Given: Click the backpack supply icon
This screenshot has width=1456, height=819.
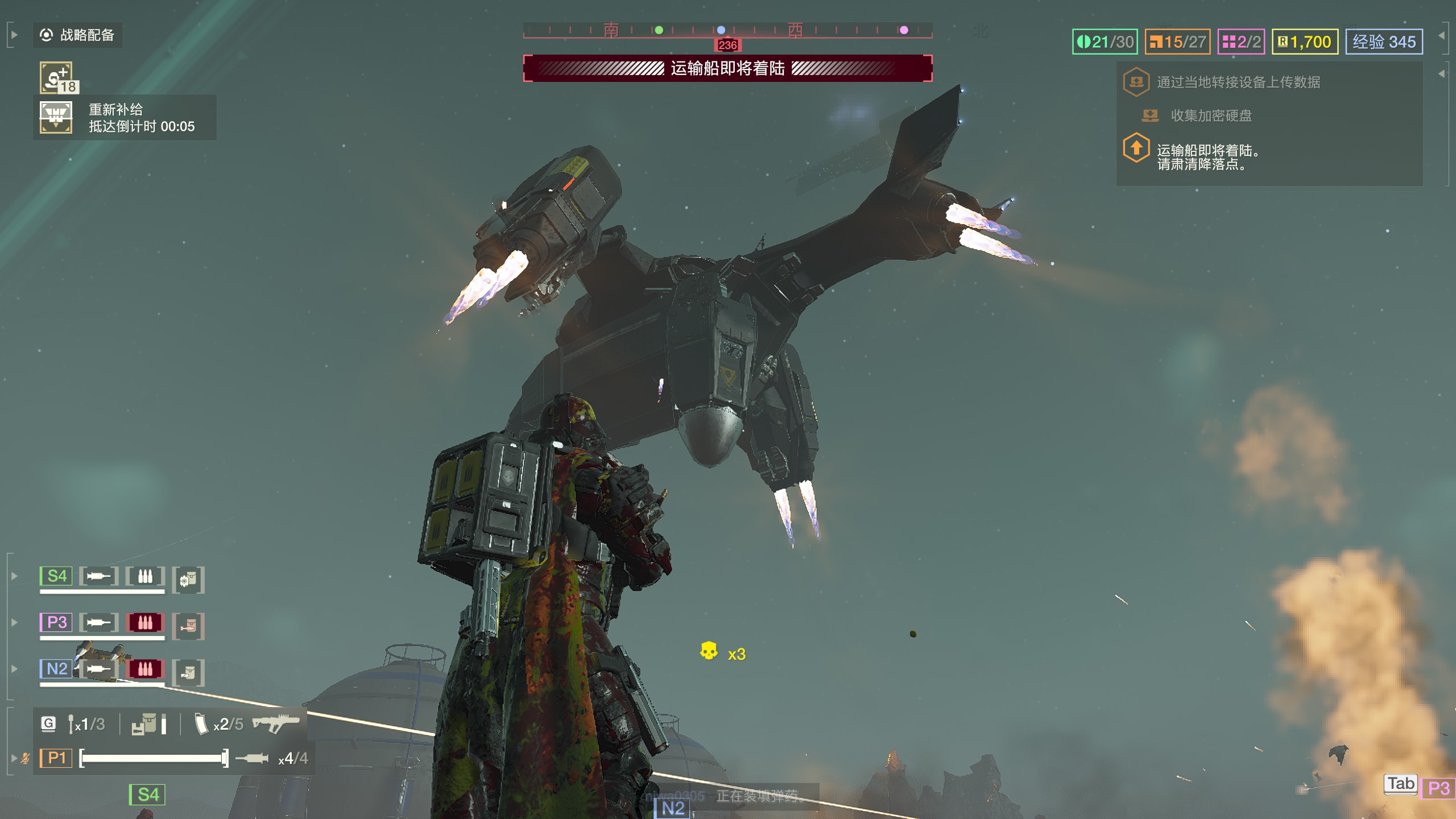Looking at the screenshot, I should coord(144,724).
